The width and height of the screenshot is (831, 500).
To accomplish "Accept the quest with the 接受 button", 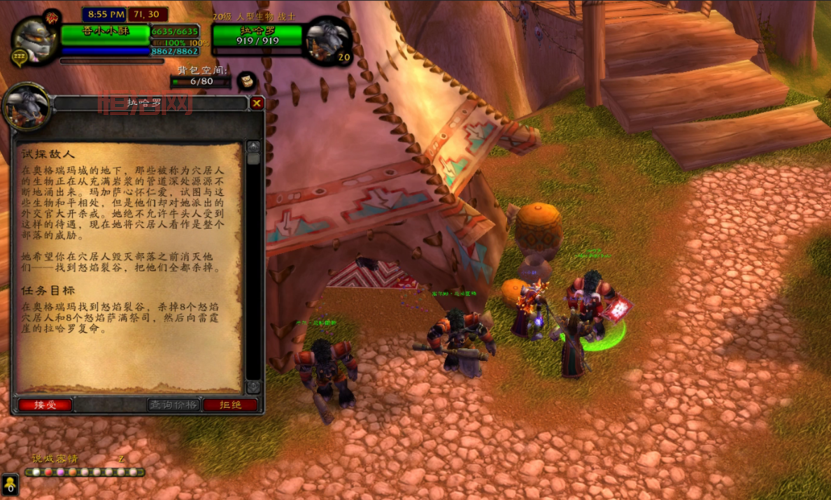I will (44, 405).
